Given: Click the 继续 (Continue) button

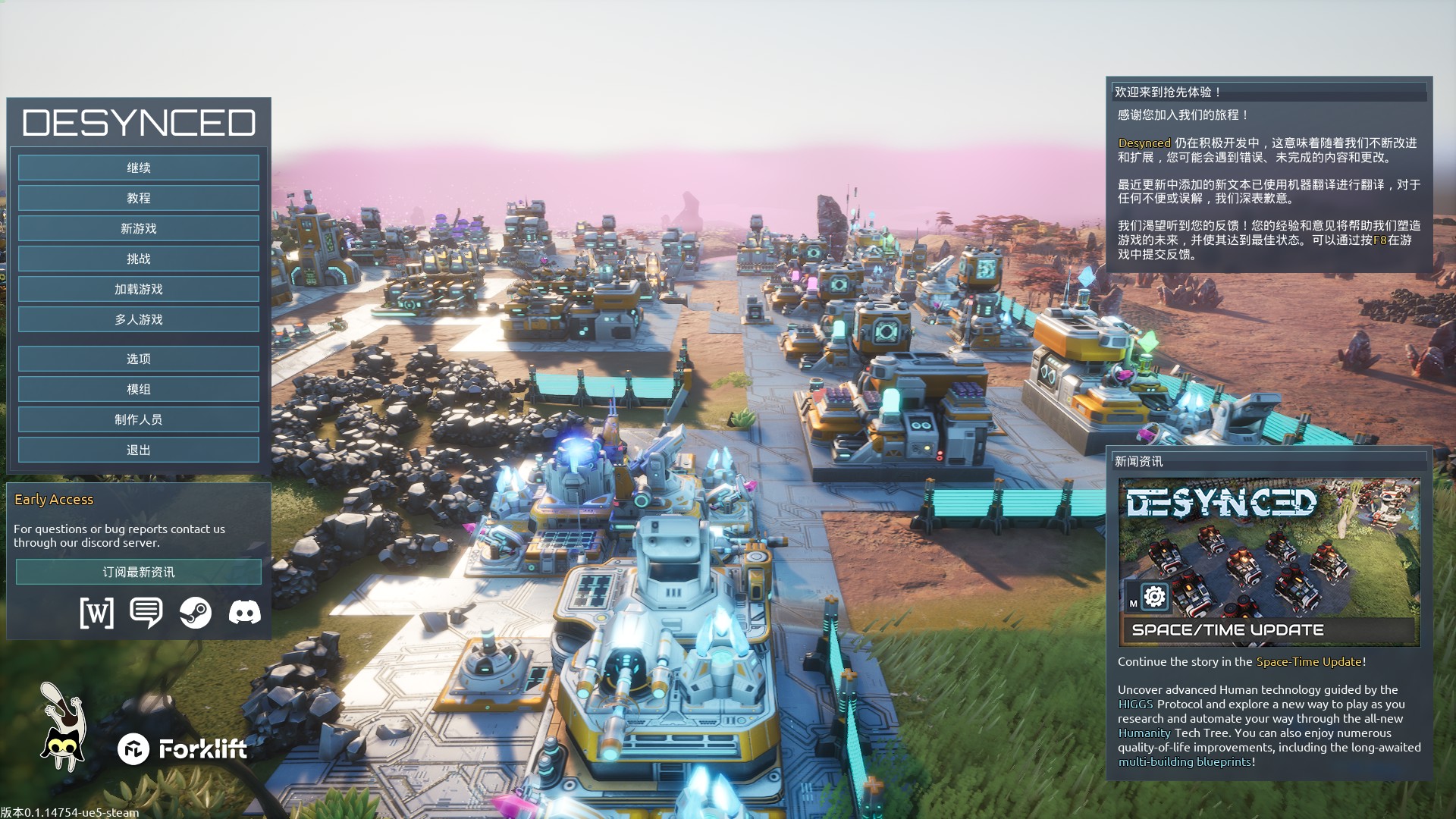Looking at the screenshot, I should [x=139, y=168].
